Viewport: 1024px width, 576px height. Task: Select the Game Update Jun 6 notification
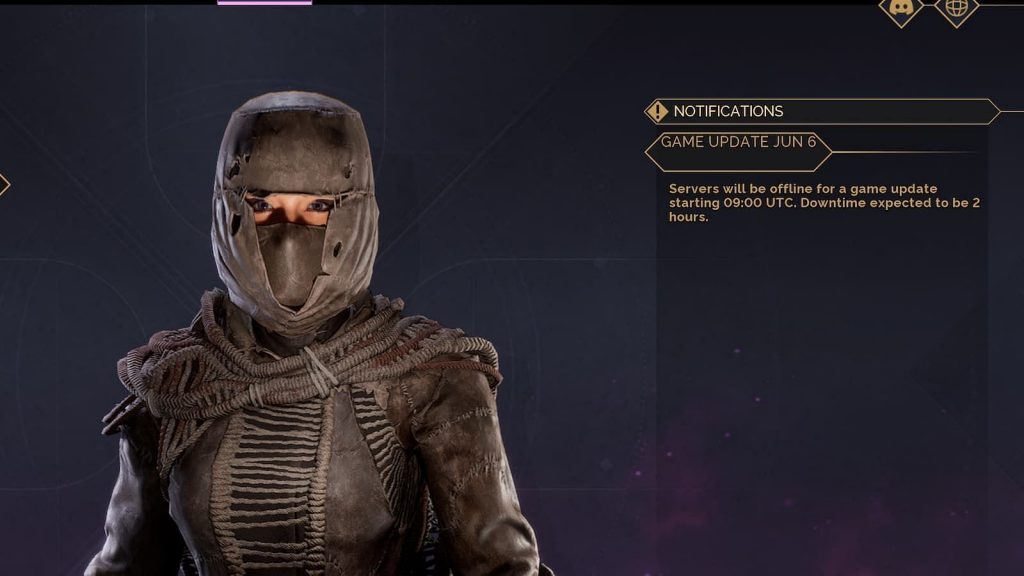(739, 142)
